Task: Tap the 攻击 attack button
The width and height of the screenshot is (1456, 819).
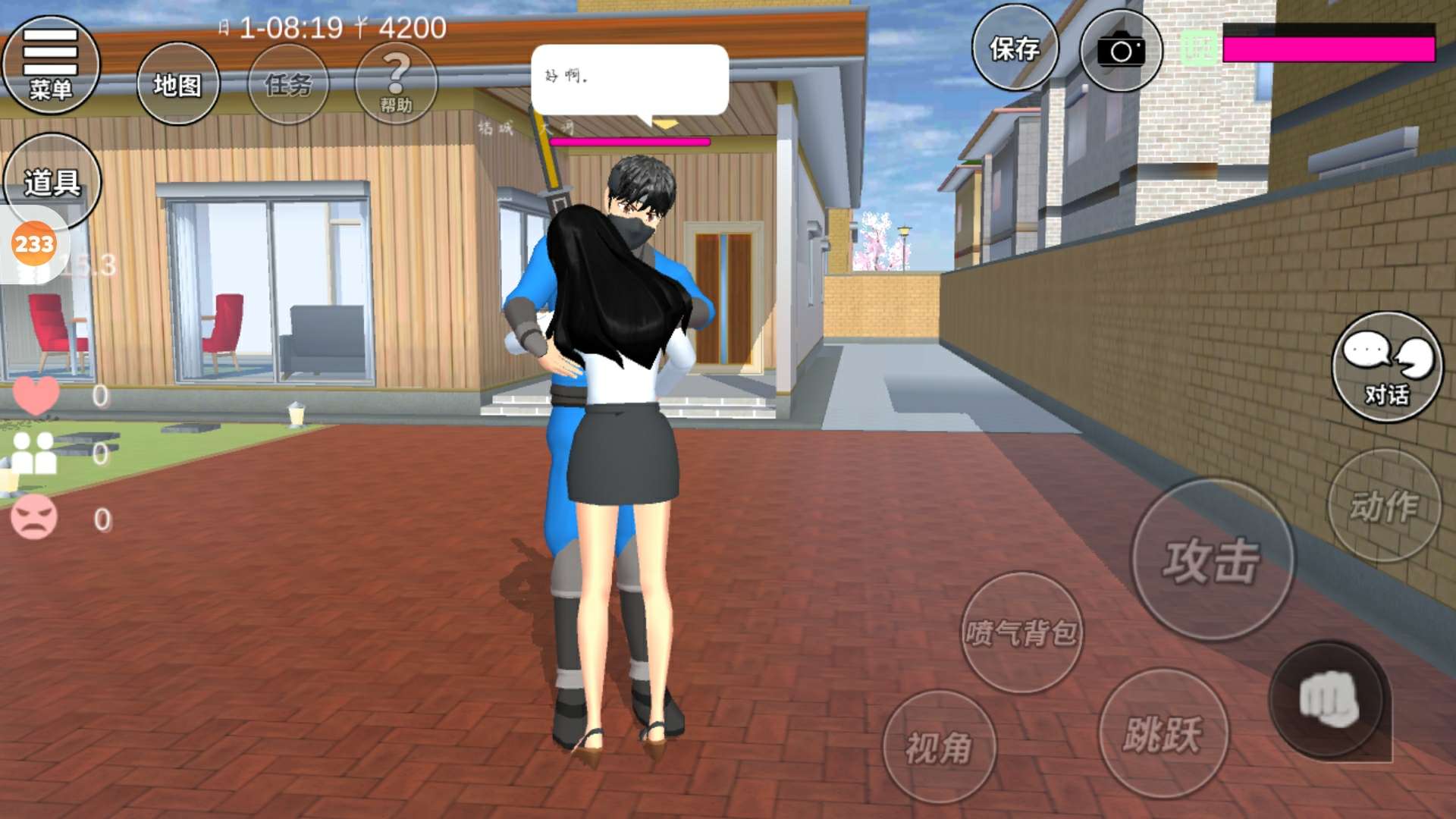Action: 1213,560
